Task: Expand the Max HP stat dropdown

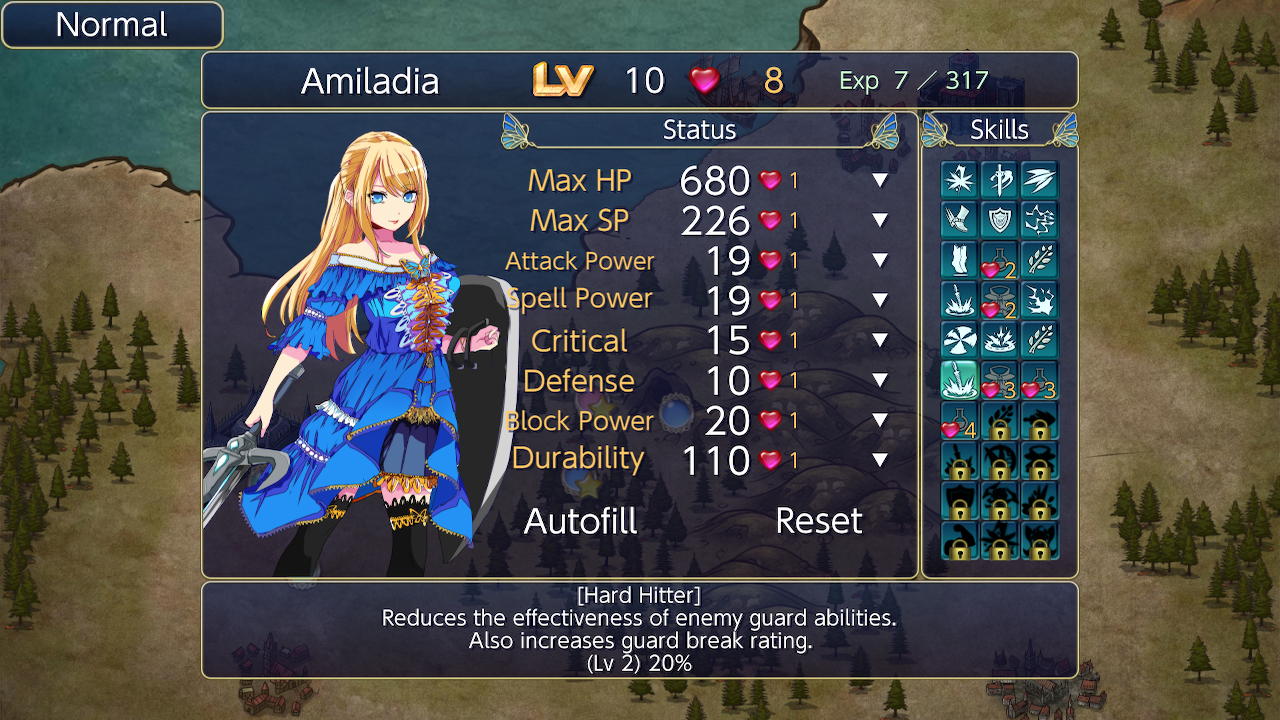Action: pyautogui.click(x=879, y=181)
